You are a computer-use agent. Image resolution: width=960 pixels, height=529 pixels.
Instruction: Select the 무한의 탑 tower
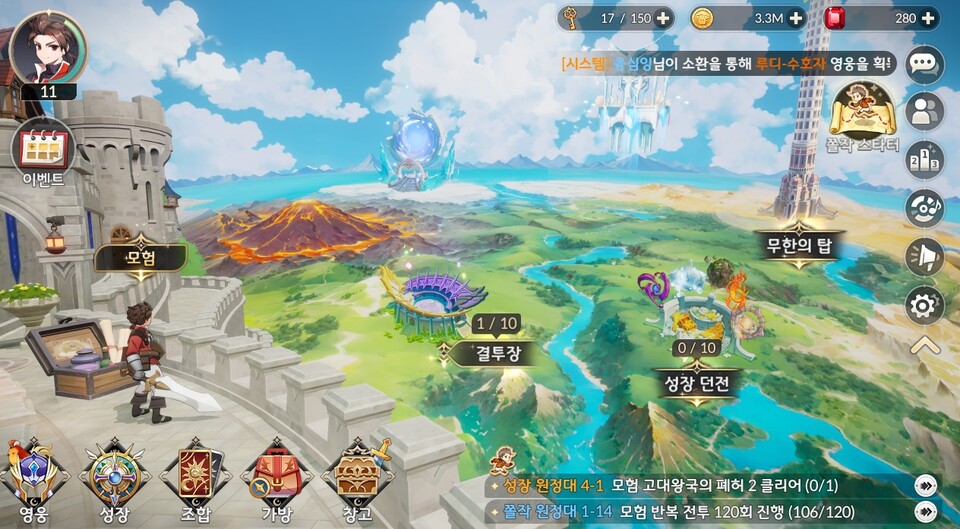[x=799, y=244]
